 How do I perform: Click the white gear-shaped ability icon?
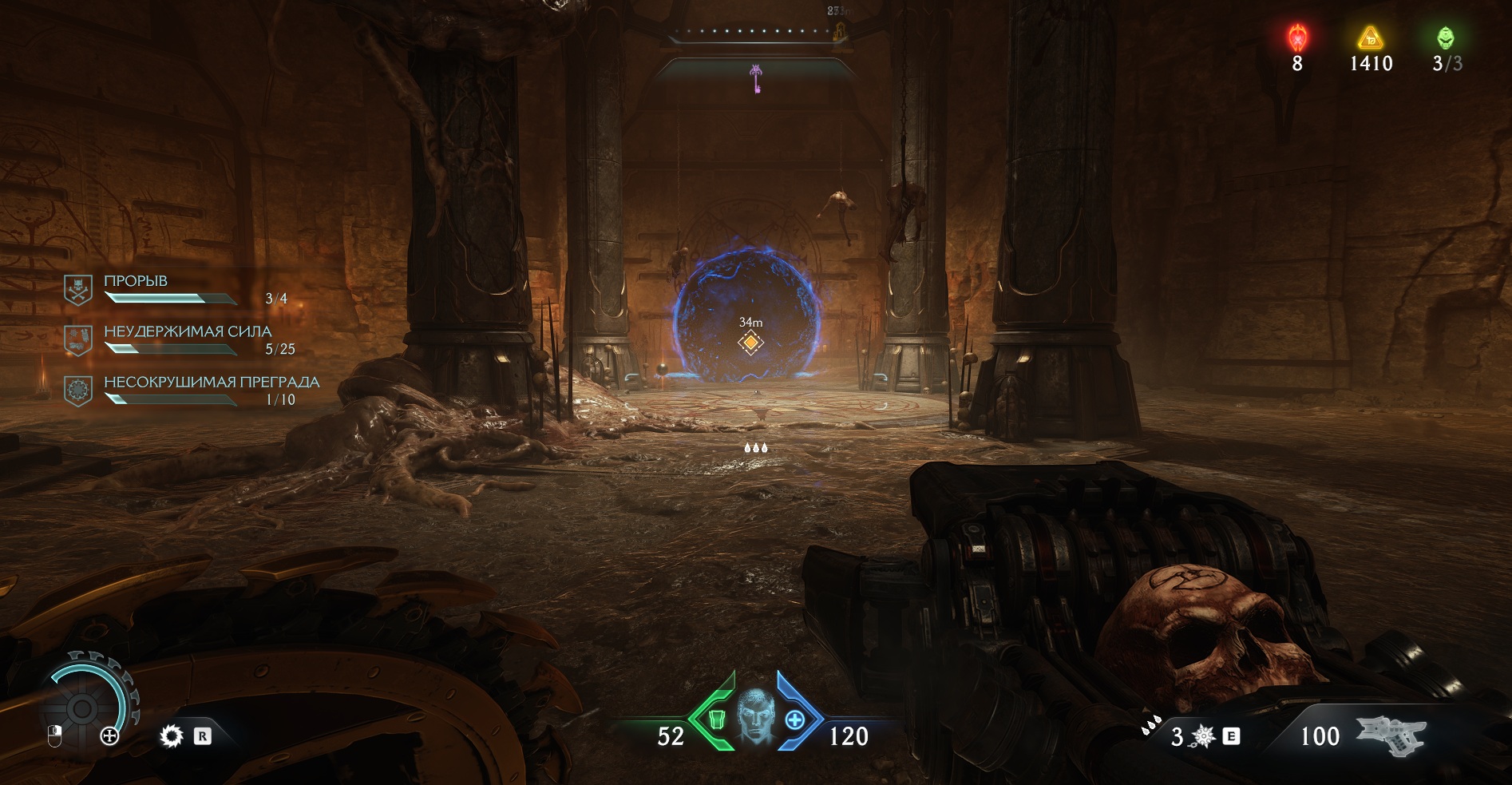(172, 735)
